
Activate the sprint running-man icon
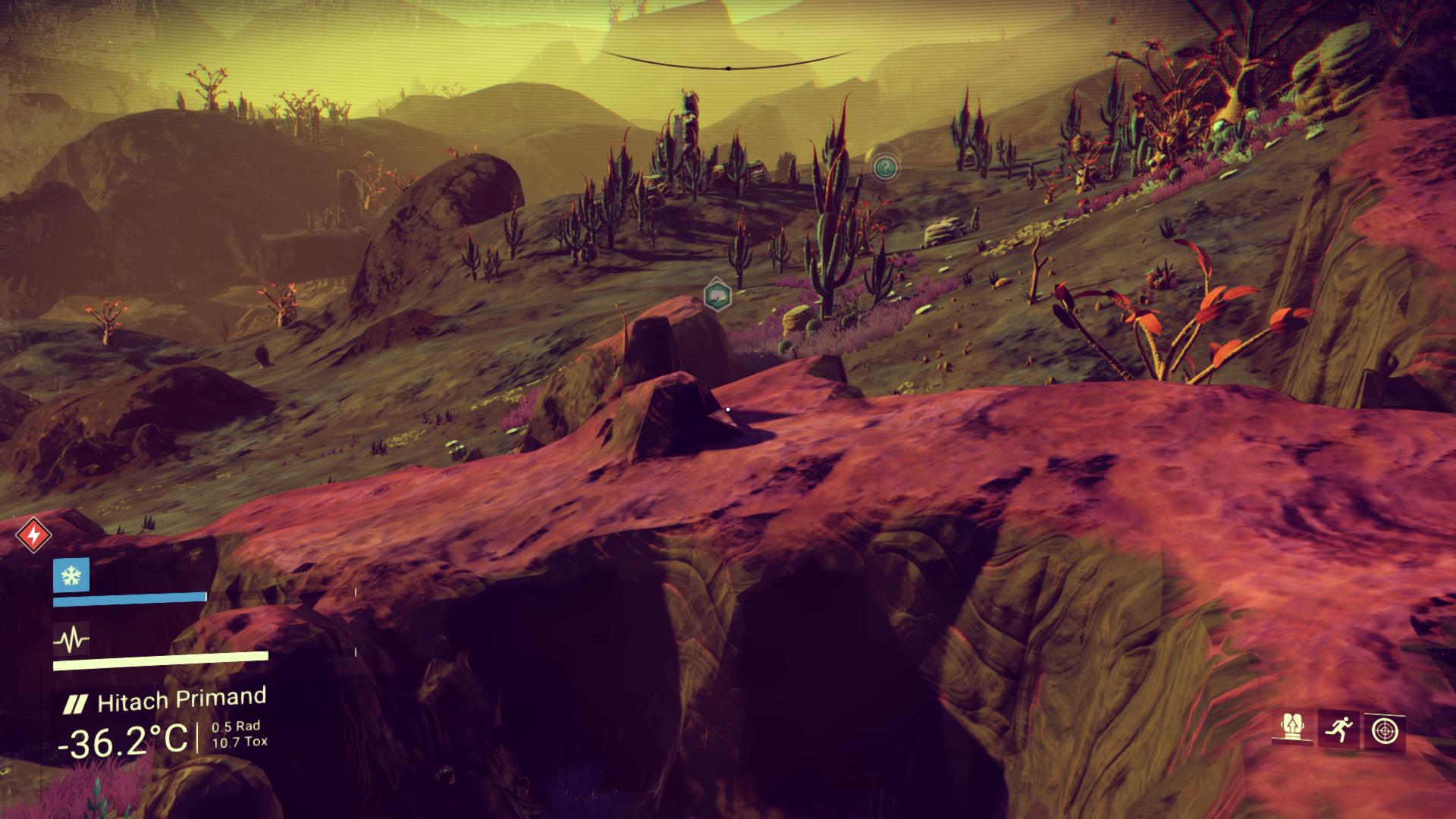click(1338, 730)
